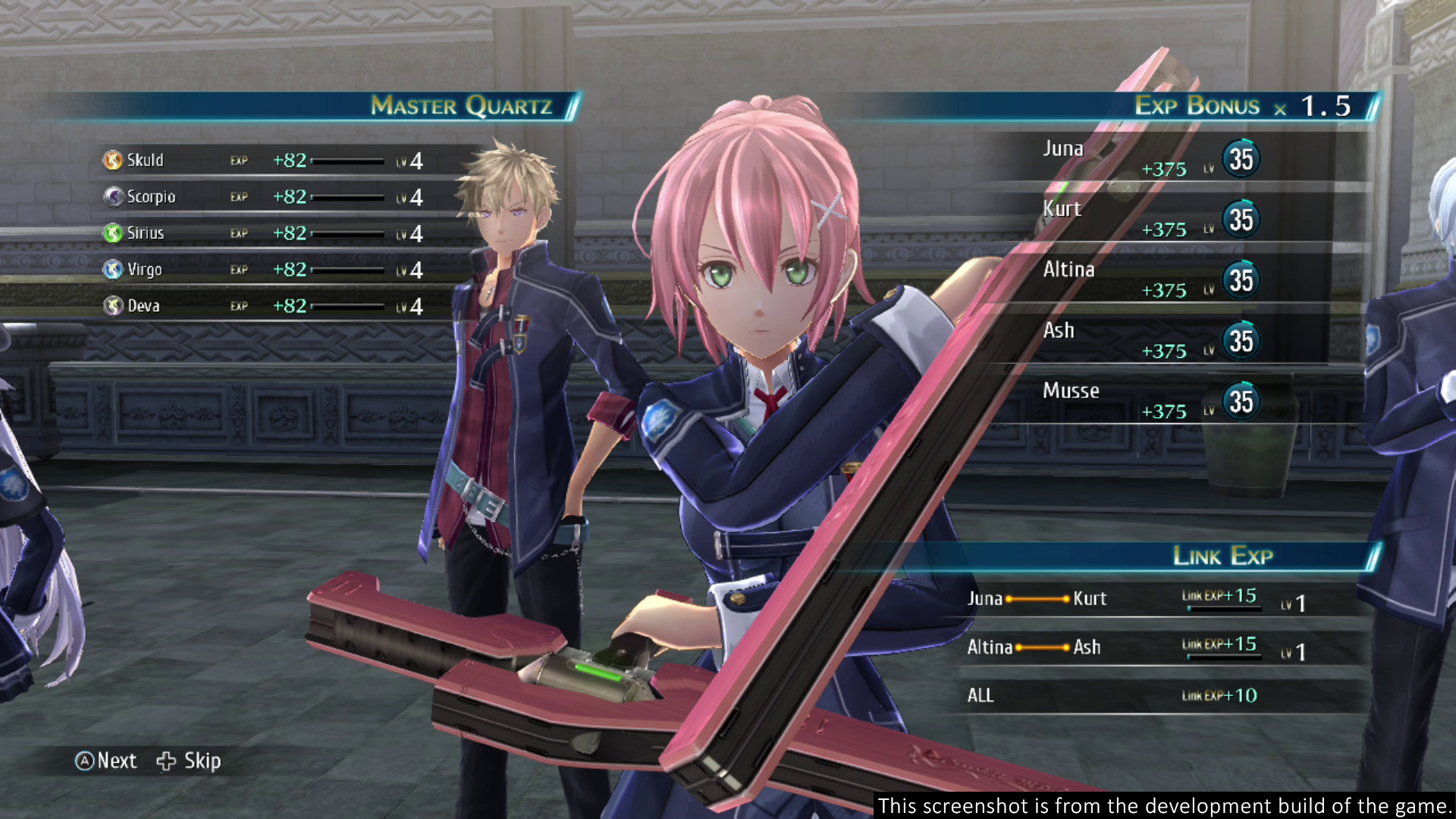Click the A button prompt for Next

click(86, 761)
